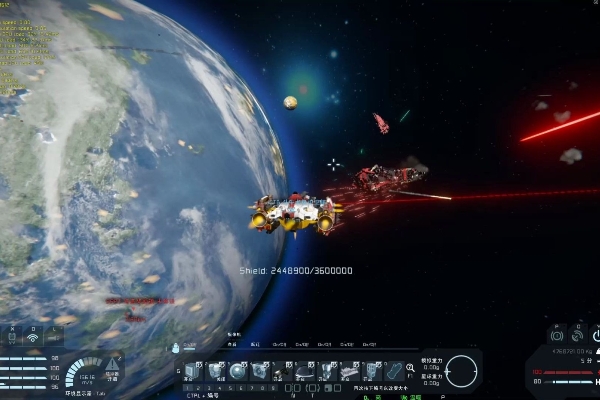
Task: Select the sphere block toolbar slot
Action: 237,371
